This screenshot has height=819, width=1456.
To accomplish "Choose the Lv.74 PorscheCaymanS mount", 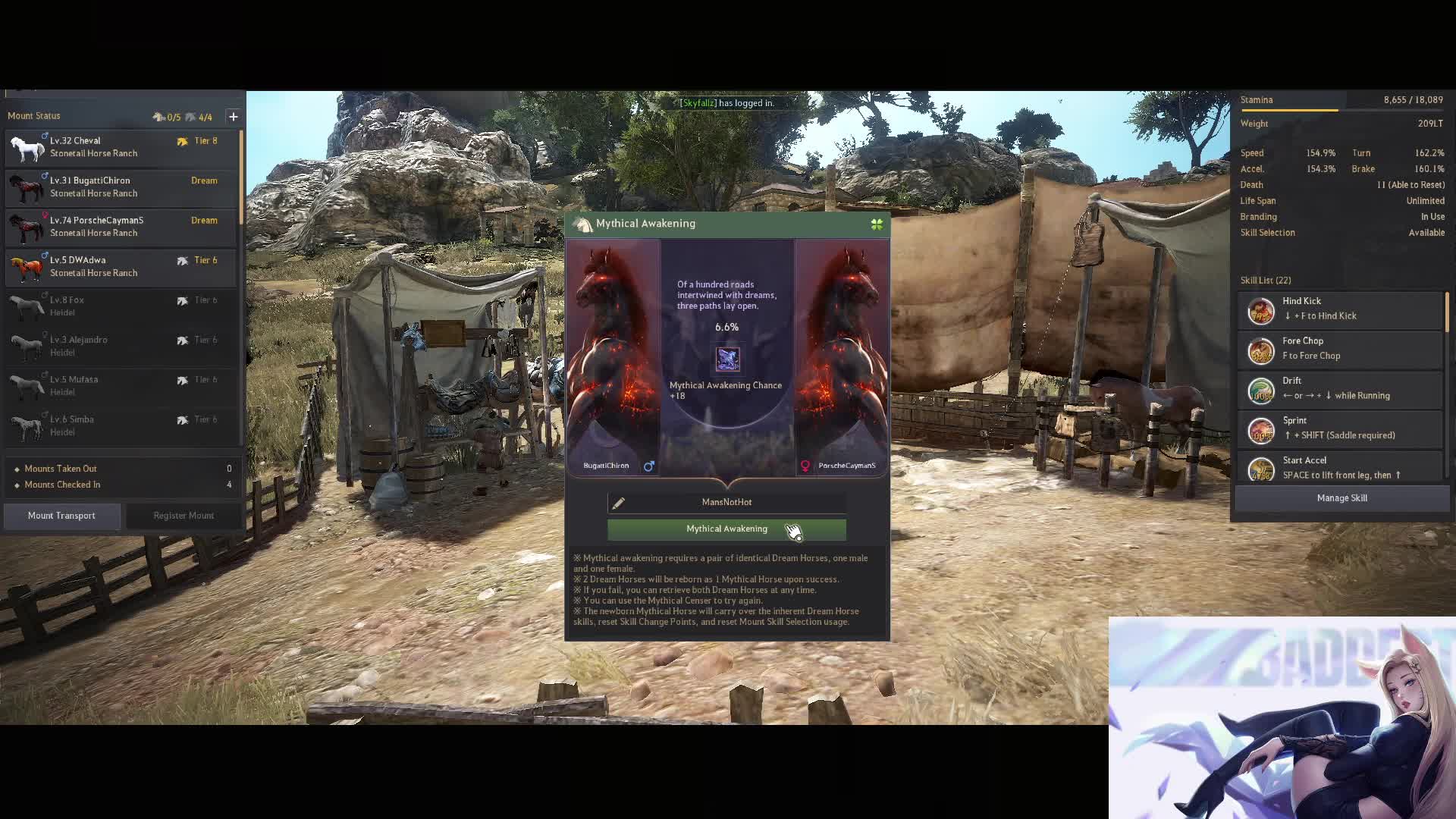I will click(x=121, y=227).
